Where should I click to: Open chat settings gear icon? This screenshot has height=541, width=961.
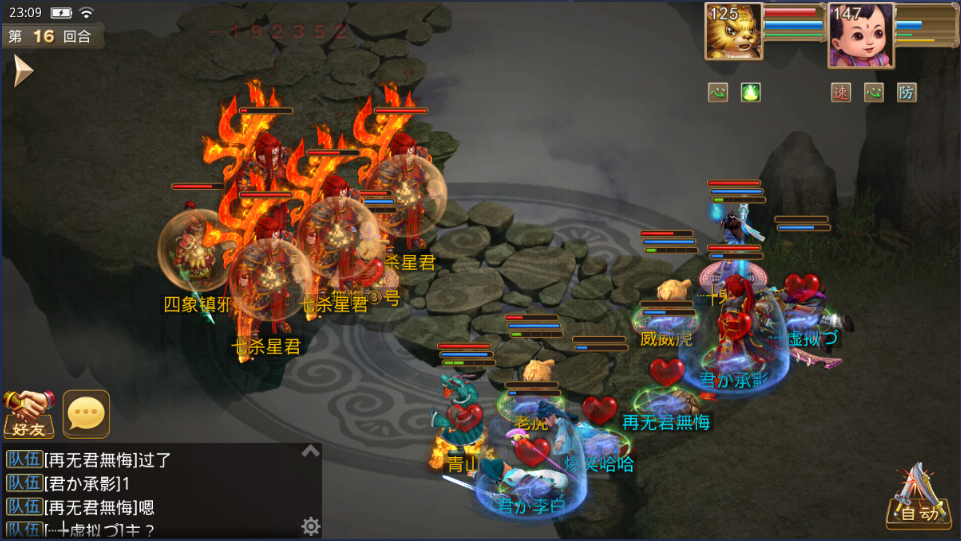point(311,526)
